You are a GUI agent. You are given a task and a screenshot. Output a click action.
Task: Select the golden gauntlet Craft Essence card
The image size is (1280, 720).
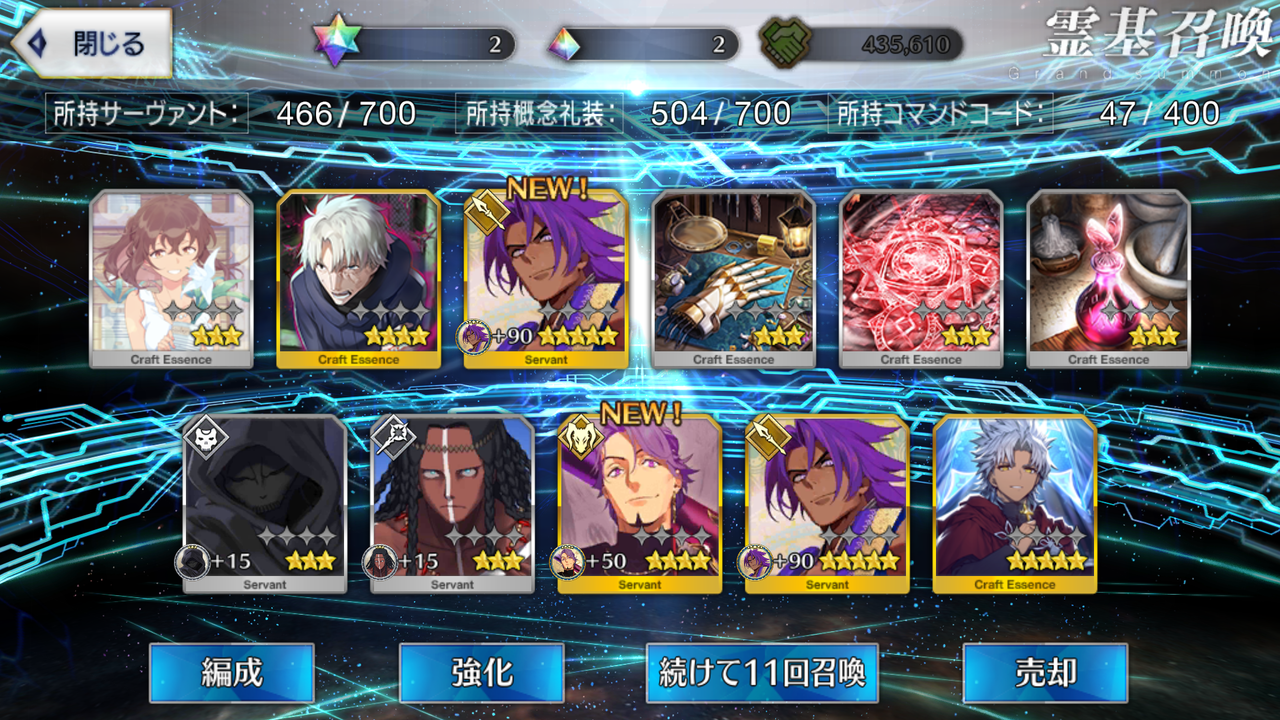tap(734, 279)
